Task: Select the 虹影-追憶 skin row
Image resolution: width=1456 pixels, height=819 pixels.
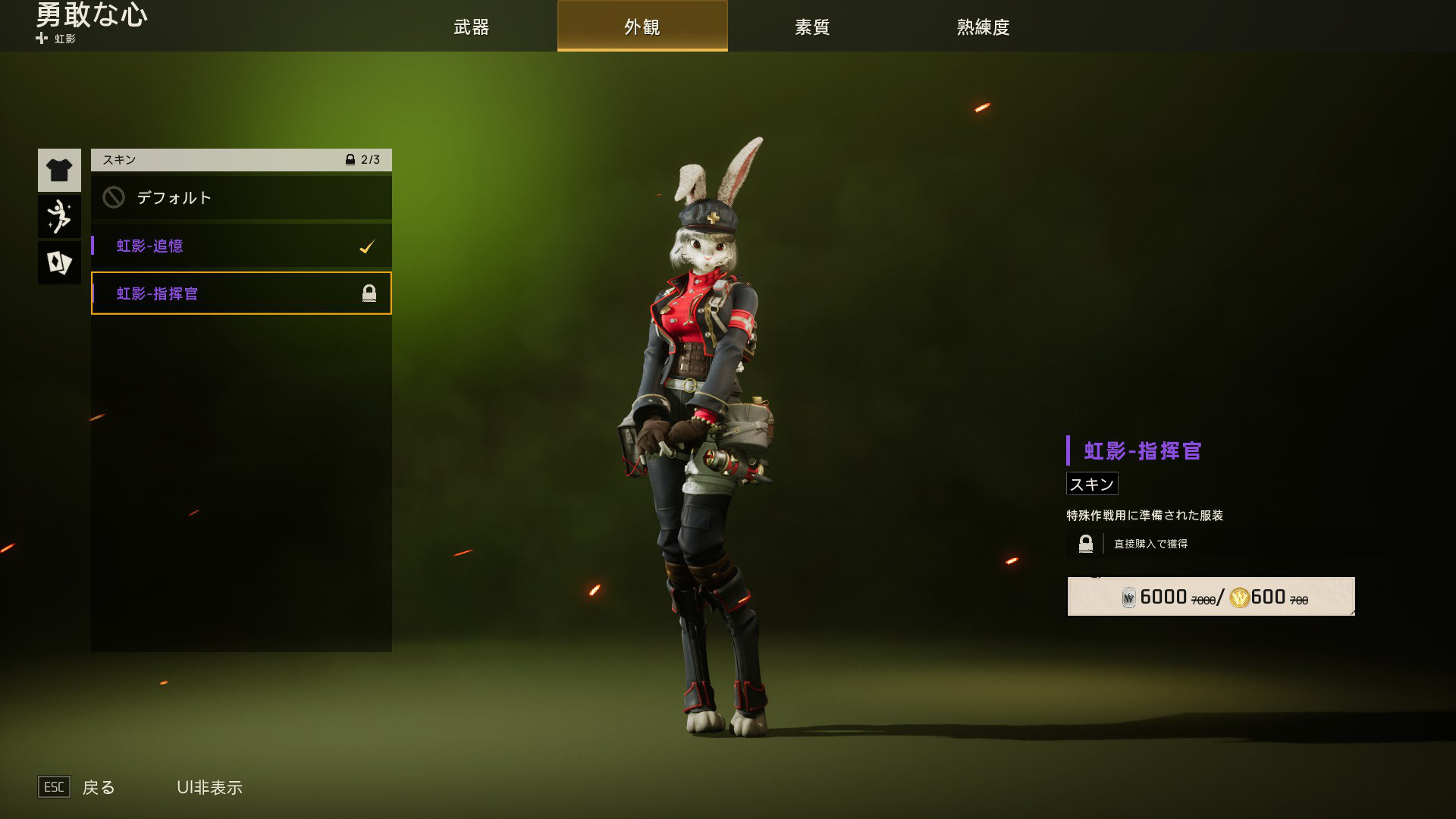Action: point(241,246)
